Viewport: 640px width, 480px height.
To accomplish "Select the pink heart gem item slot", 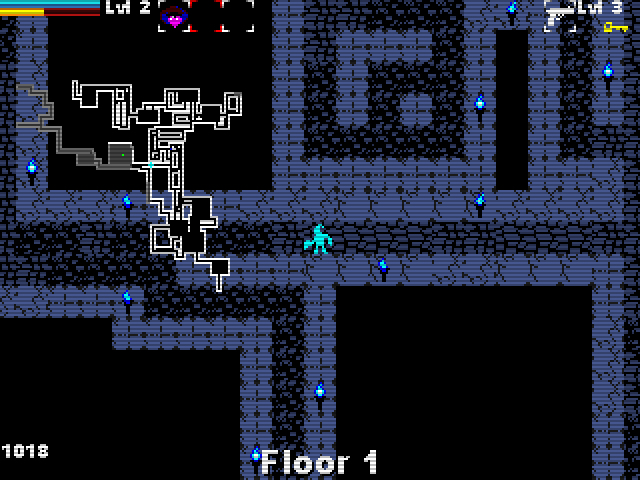I will click(174, 16).
